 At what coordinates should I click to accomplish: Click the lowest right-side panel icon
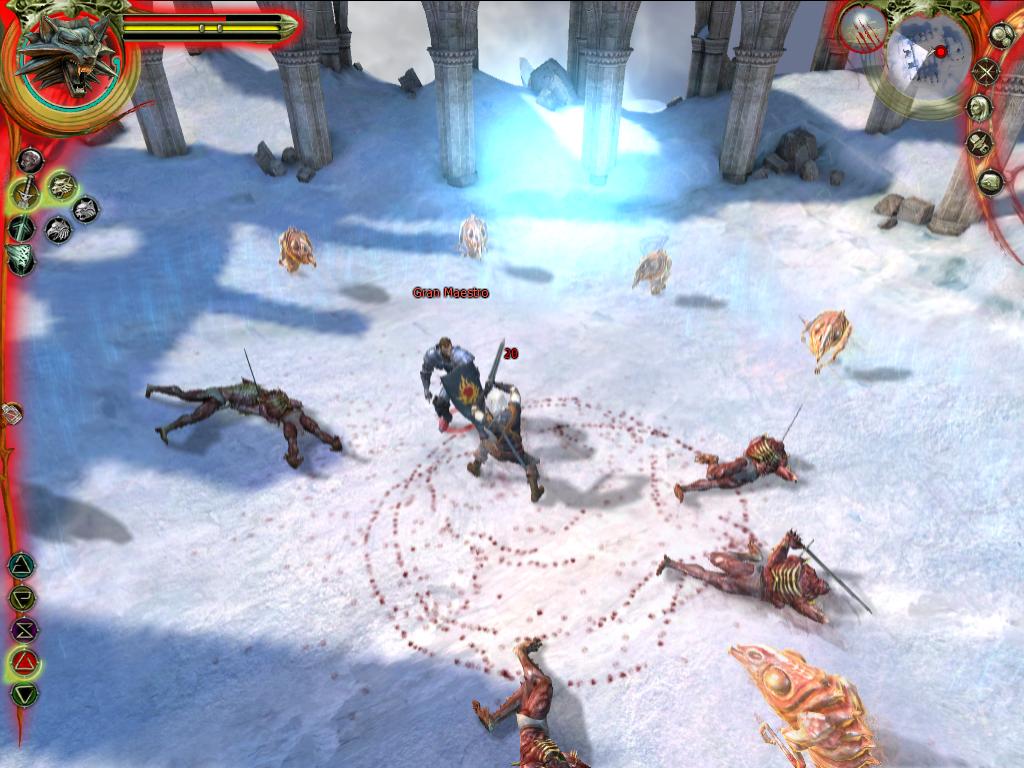tap(990, 182)
